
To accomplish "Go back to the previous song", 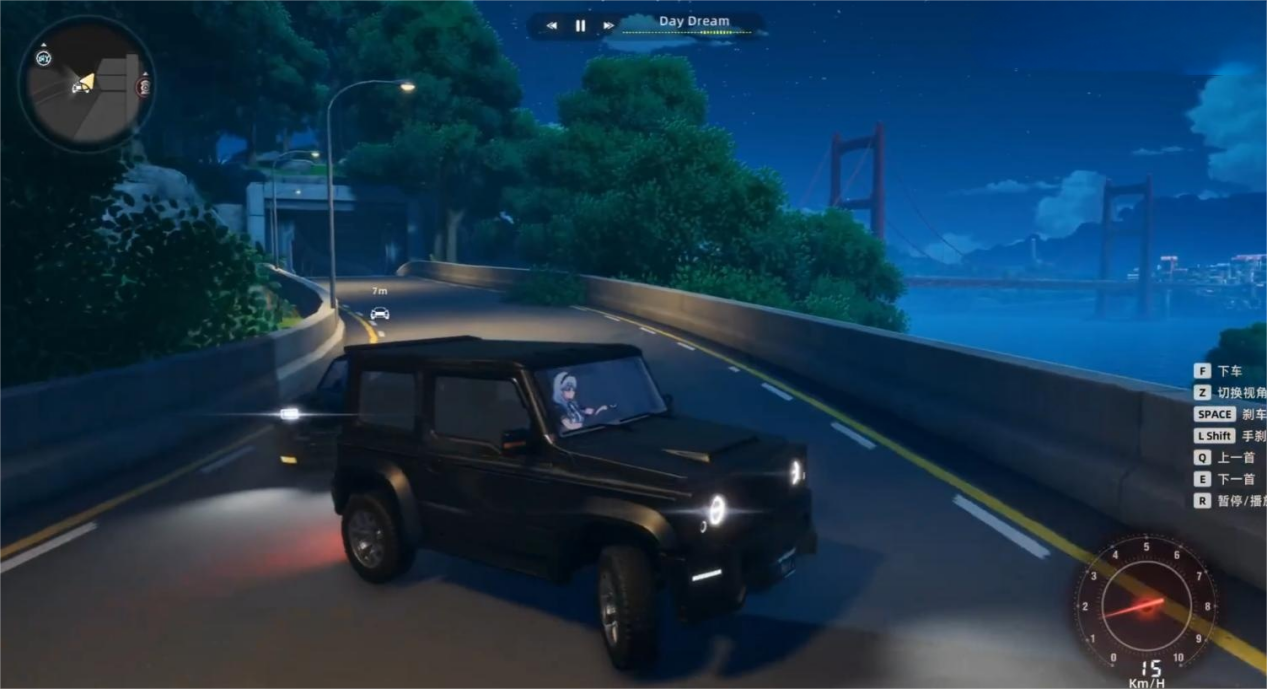I will (x=552, y=26).
